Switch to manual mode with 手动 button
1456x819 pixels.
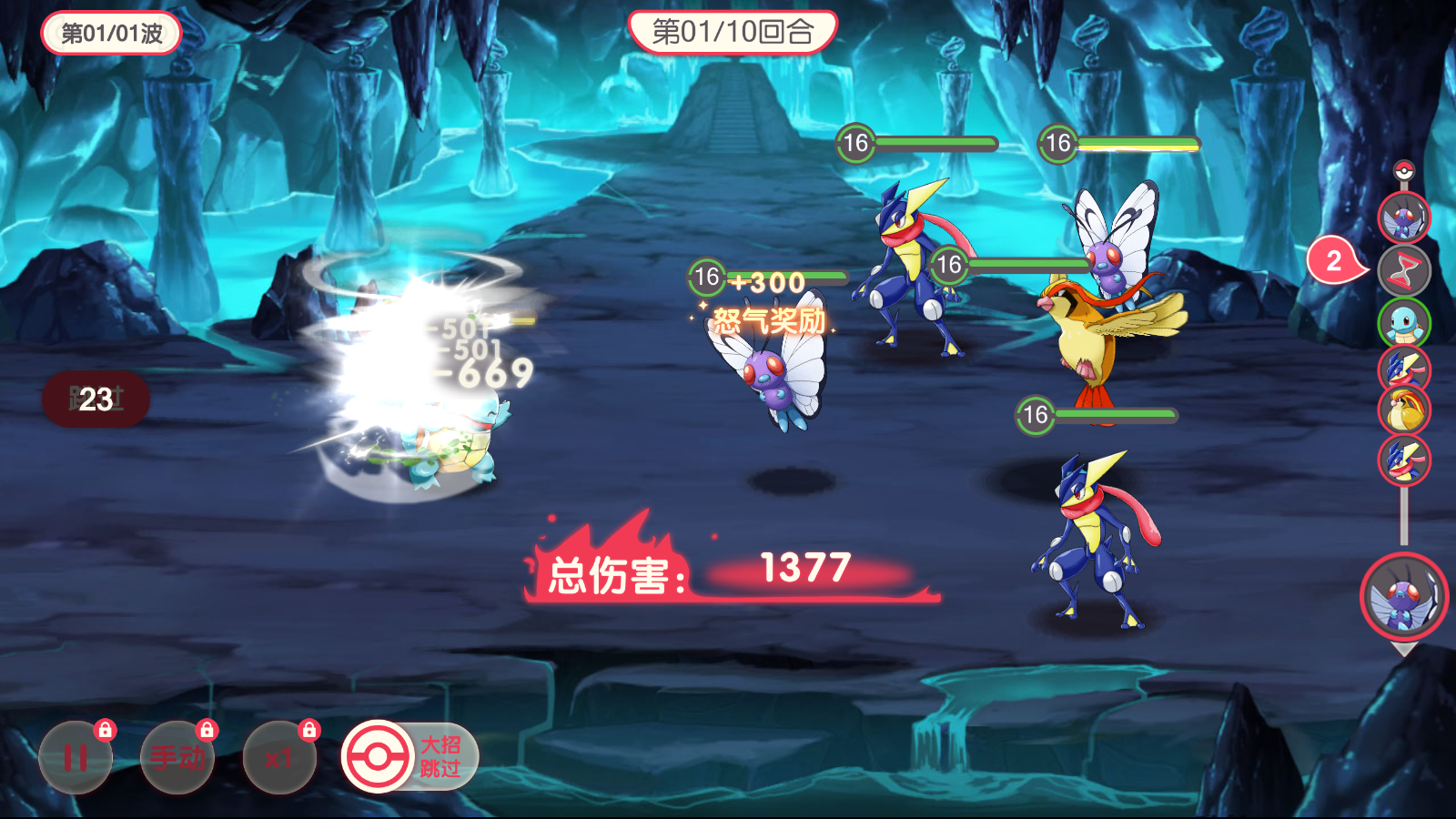(x=177, y=757)
